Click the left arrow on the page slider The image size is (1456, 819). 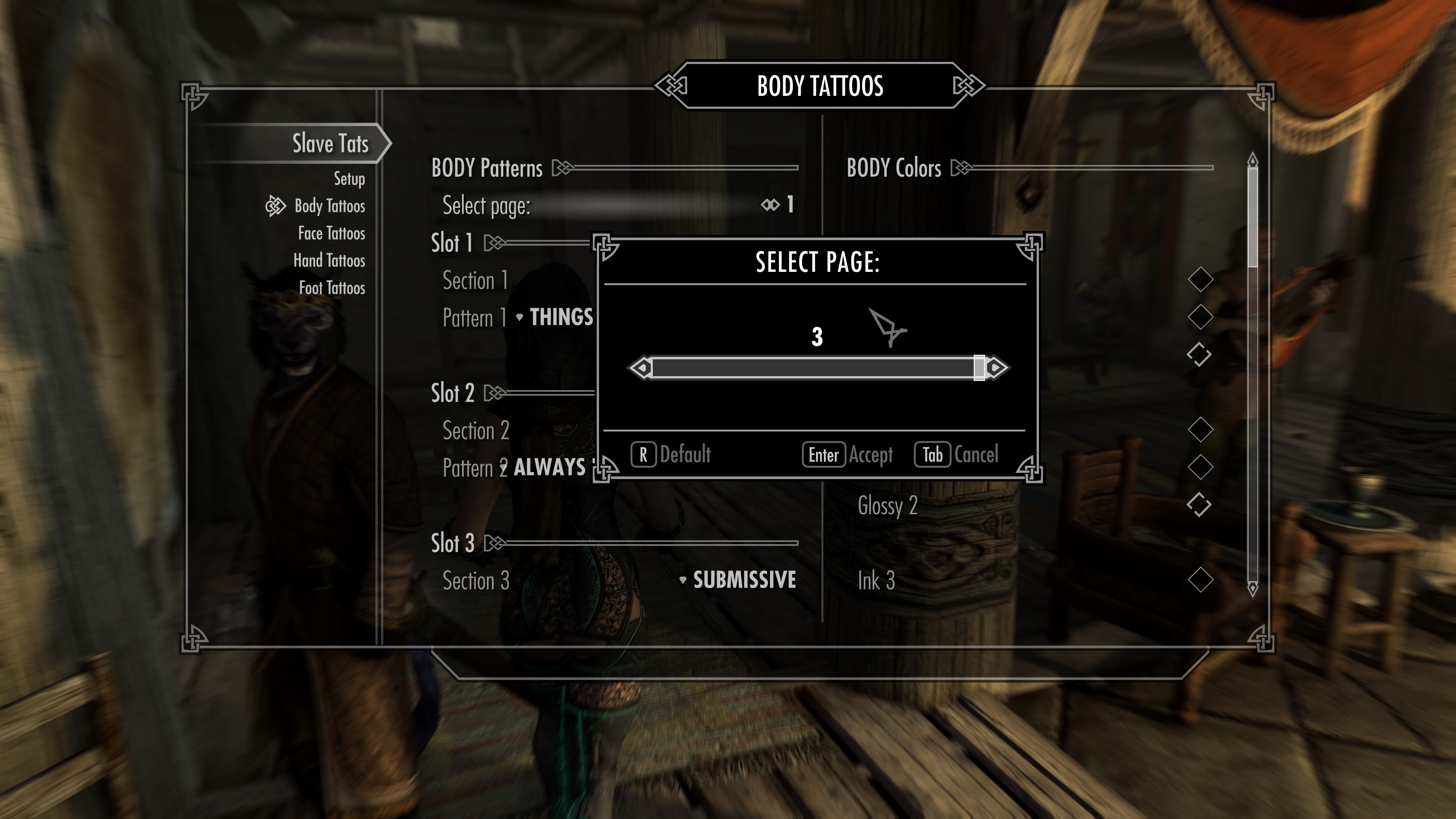(x=639, y=367)
